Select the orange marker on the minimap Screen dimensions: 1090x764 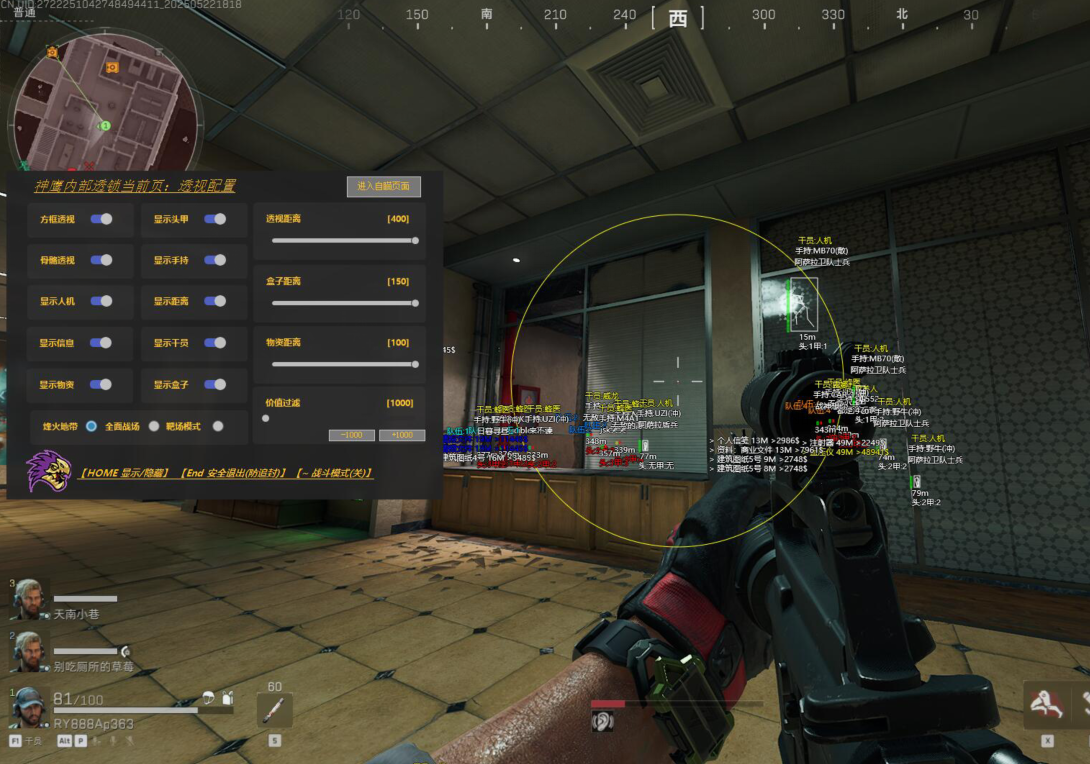click(x=113, y=67)
